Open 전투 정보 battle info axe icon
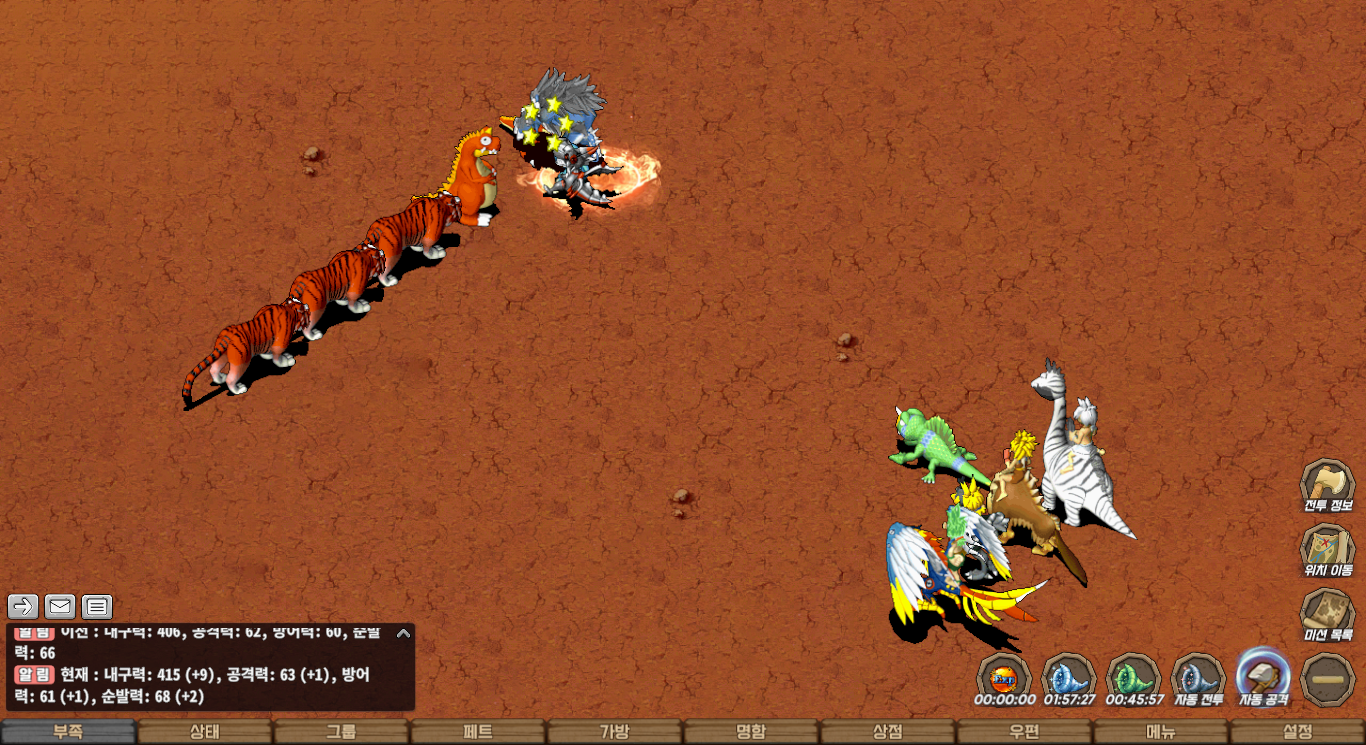Image resolution: width=1366 pixels, height=745 pixels. [x=1327, y=485]
